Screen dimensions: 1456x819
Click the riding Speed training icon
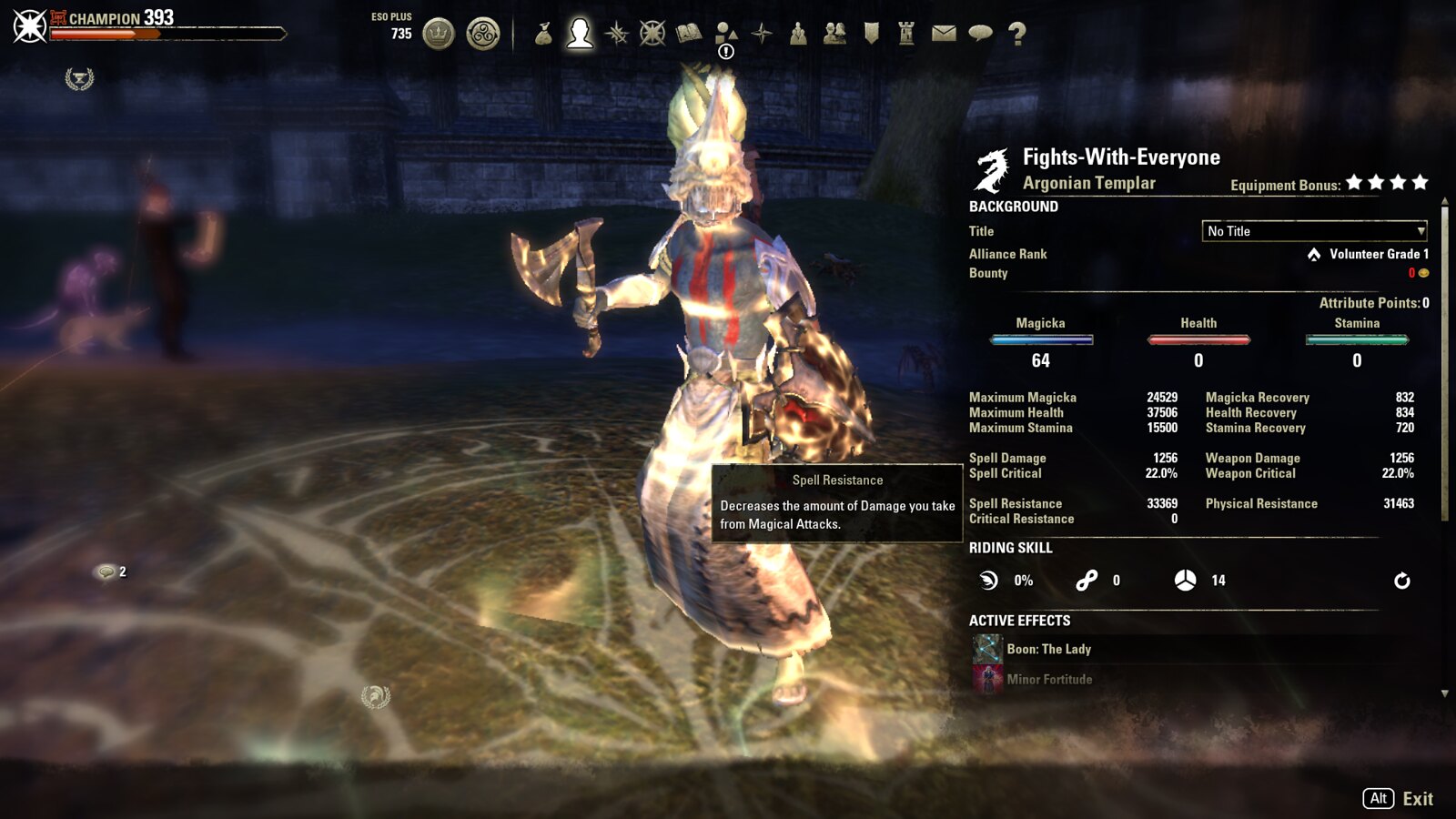click(x=990, y=580)
